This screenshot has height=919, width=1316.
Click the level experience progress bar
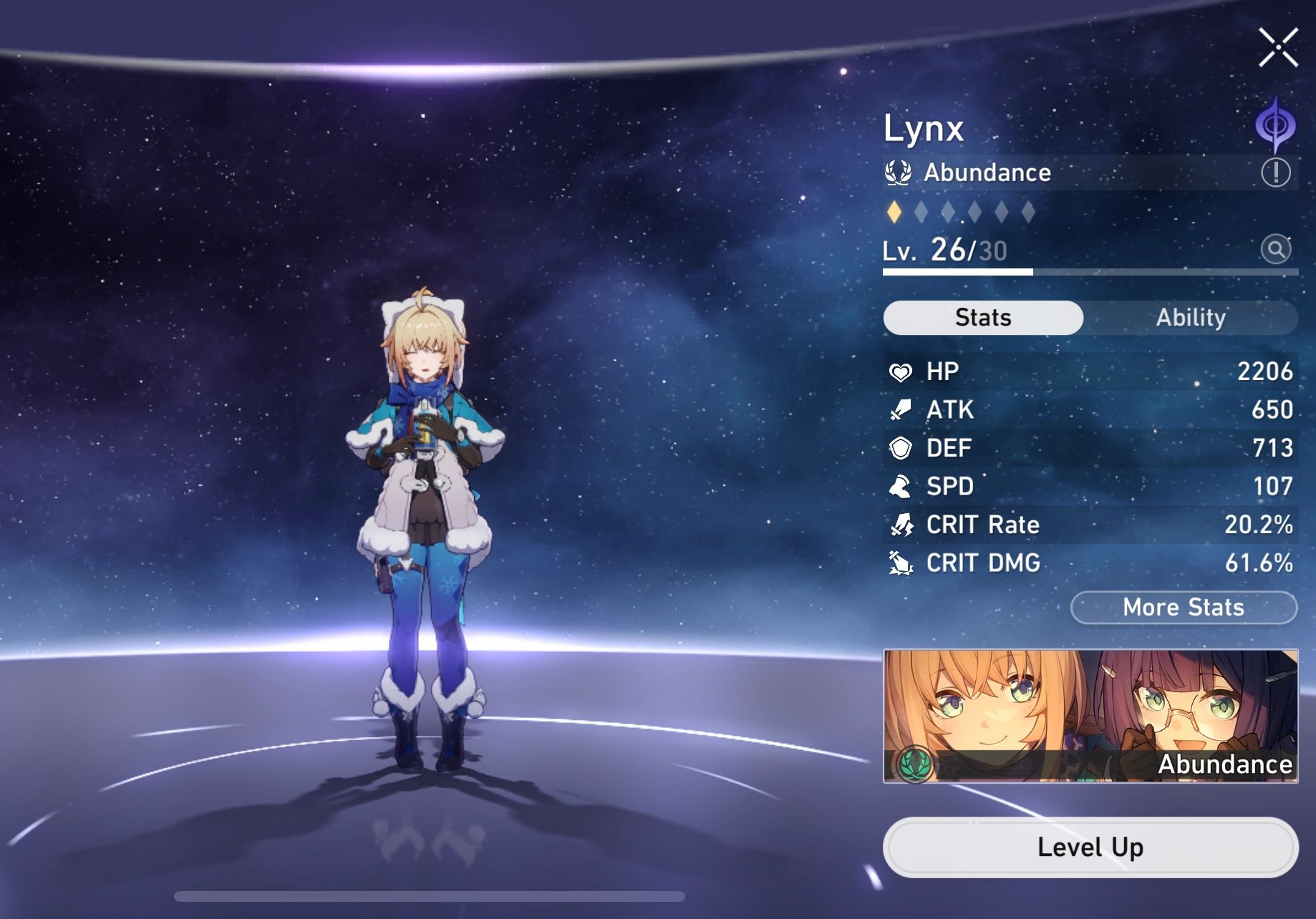(x=1088, y=273)
